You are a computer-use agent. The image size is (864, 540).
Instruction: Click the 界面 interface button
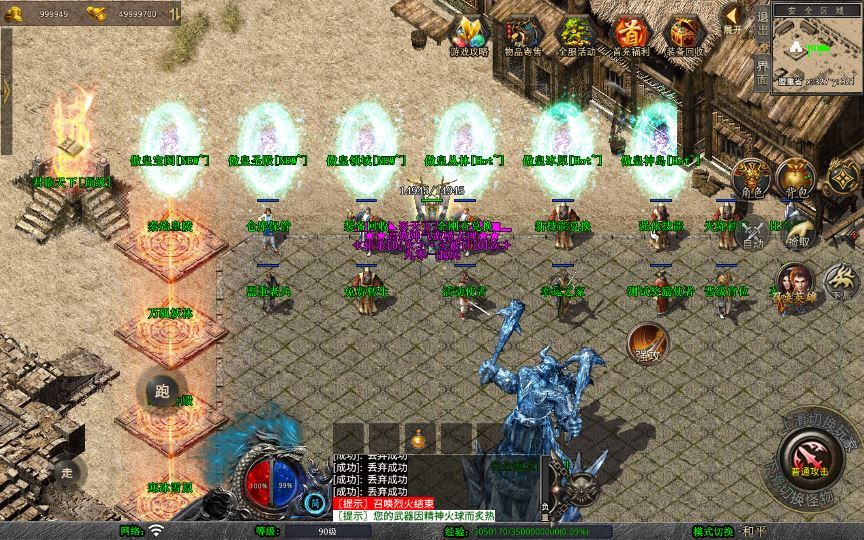762,73
